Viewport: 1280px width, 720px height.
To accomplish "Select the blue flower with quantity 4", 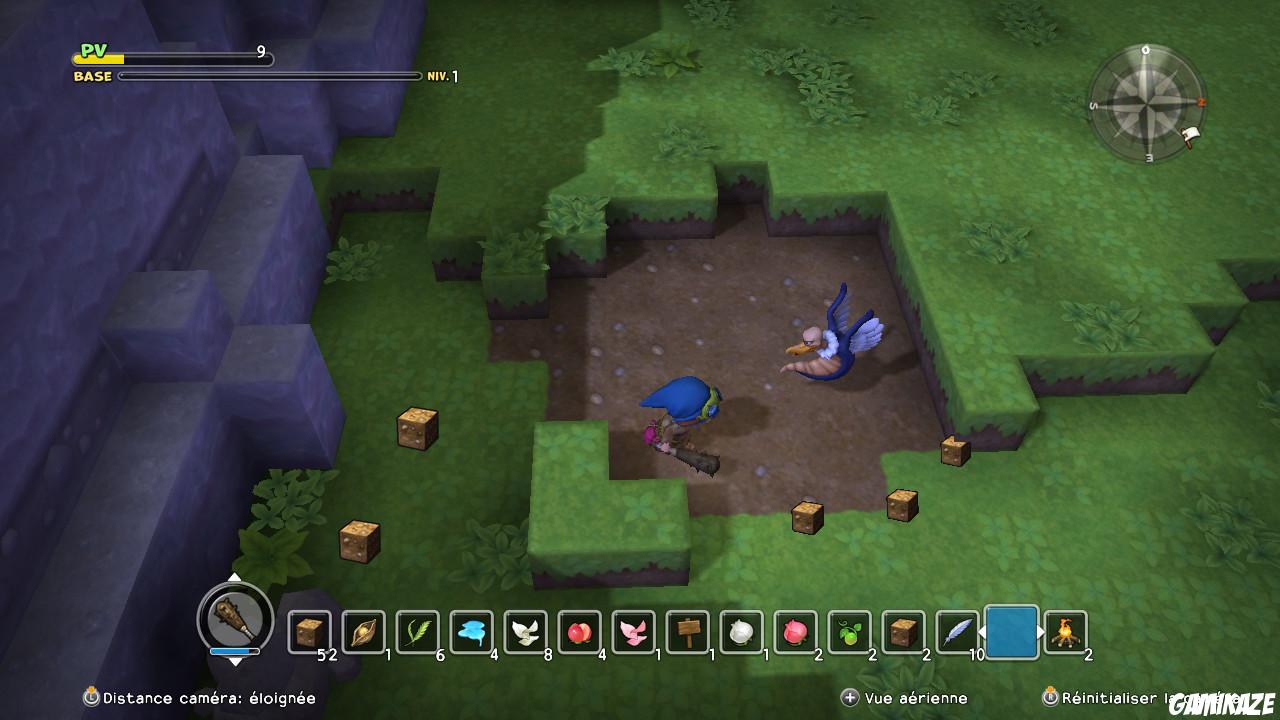I will (472, 630).
